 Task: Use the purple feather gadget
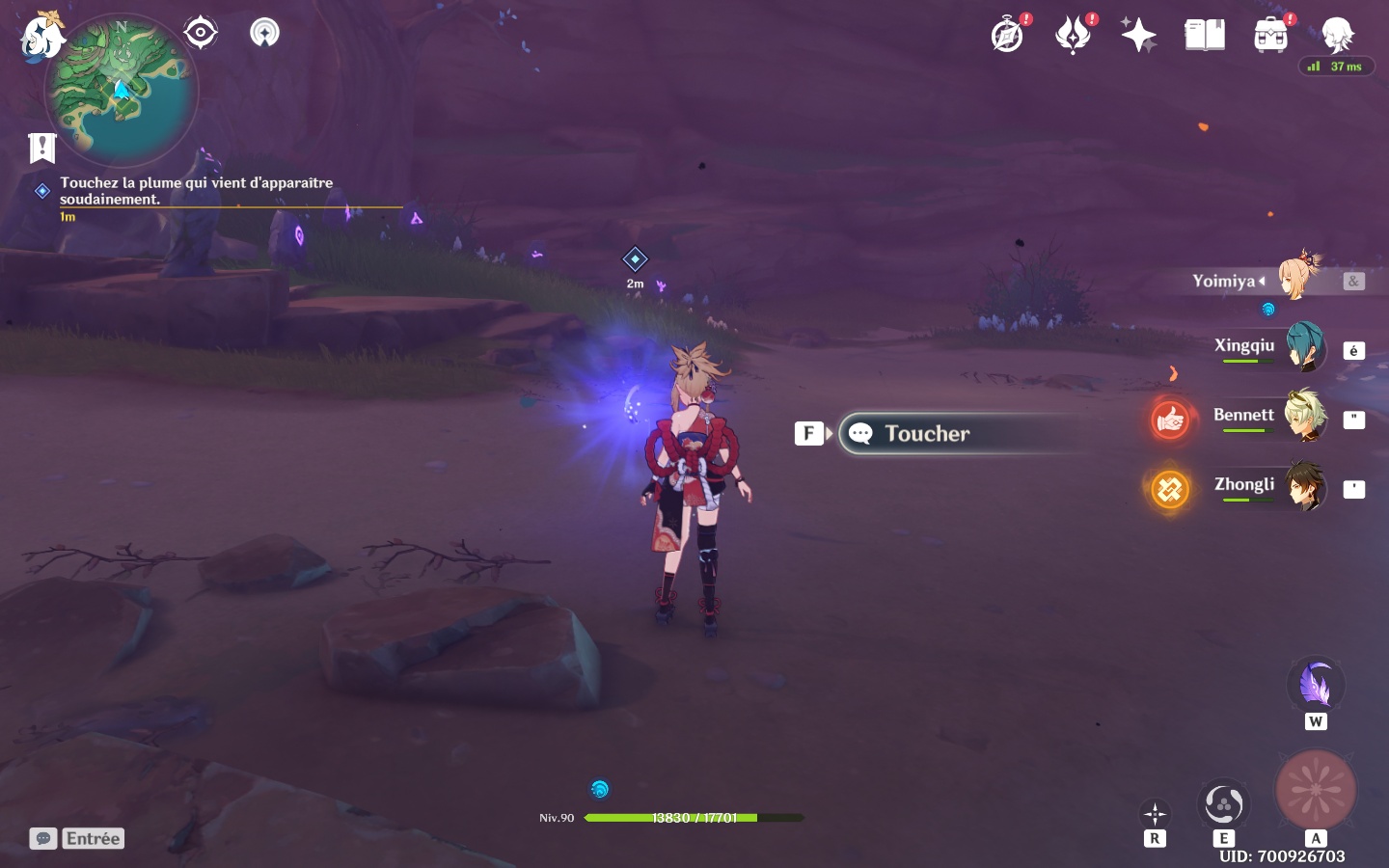(x=1316, y=686)
